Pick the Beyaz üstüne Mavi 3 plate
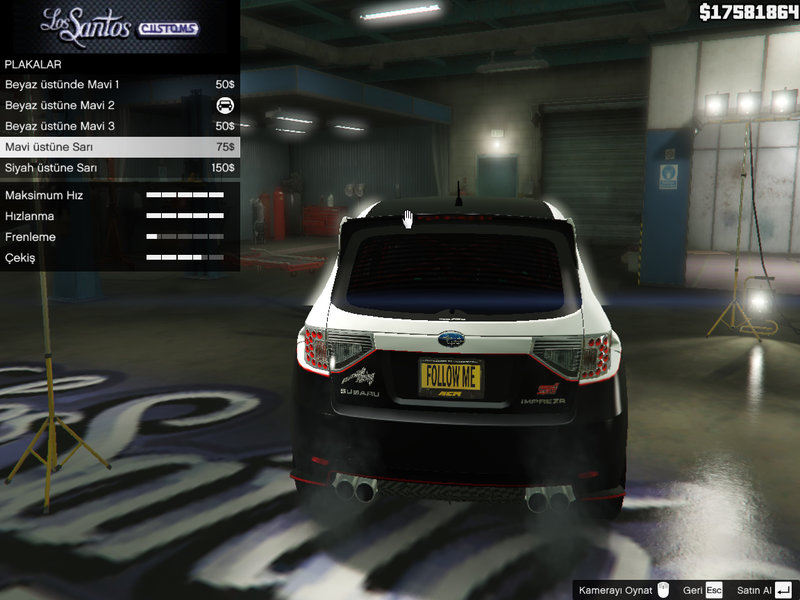Viewport: 800px width, 600px height. [119, 127]
